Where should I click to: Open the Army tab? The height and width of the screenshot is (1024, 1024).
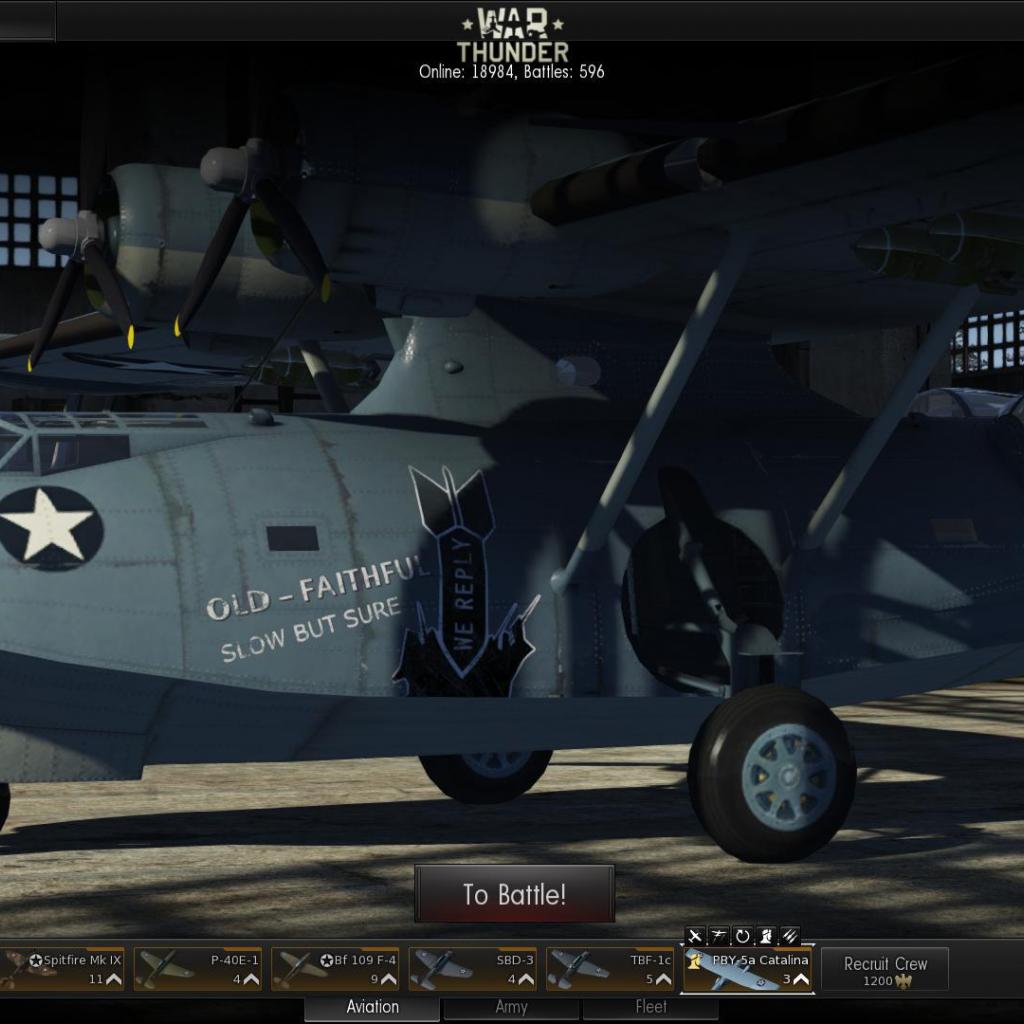(x=511, y=1007)
